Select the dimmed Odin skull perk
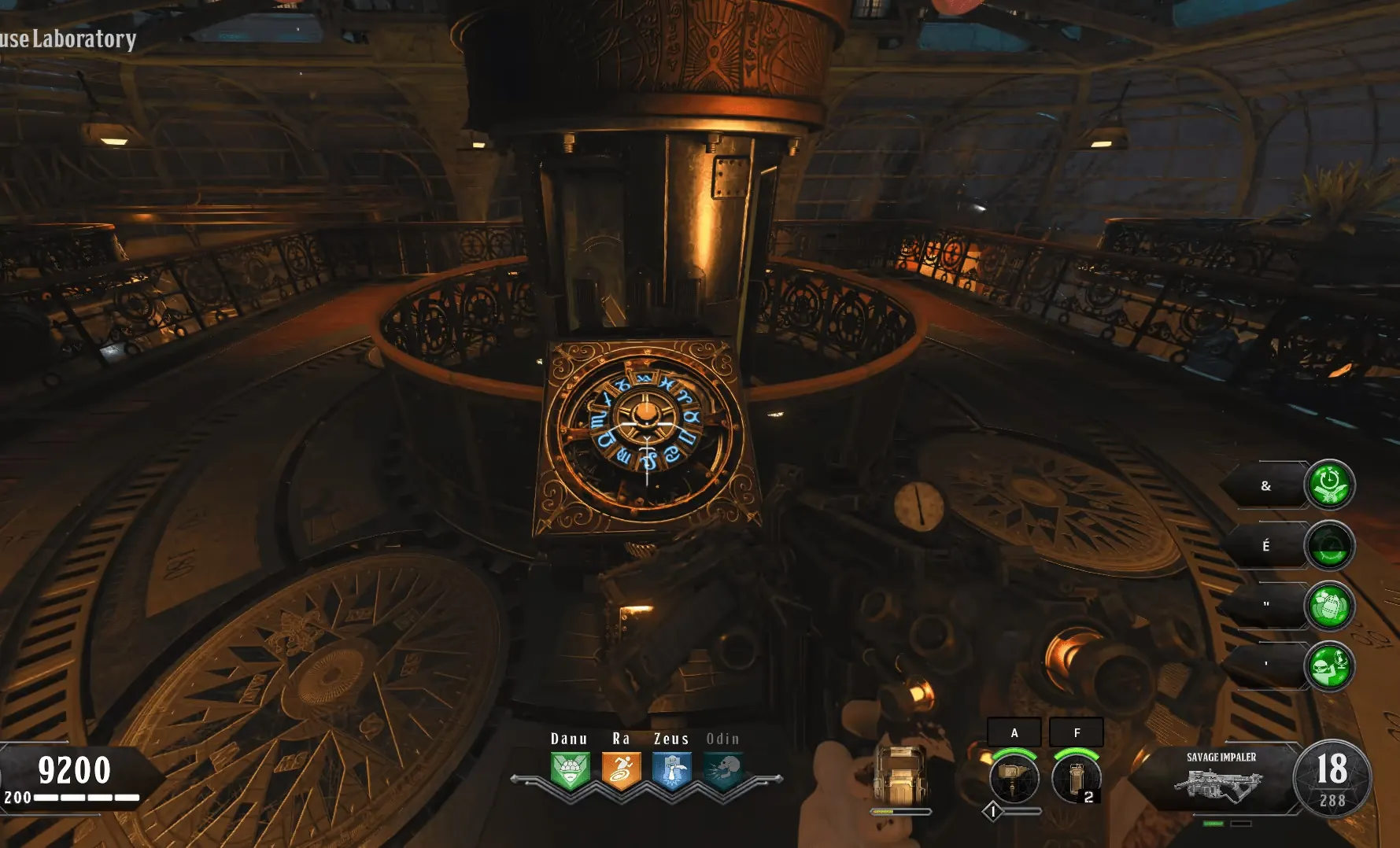Screen dimensions: 1400x848 coord(722,771)
